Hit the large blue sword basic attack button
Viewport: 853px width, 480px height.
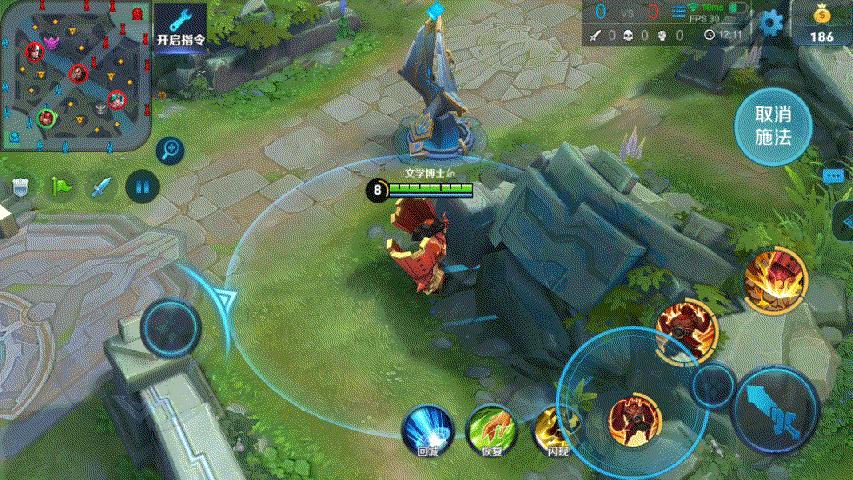click(x=776, y=411)
